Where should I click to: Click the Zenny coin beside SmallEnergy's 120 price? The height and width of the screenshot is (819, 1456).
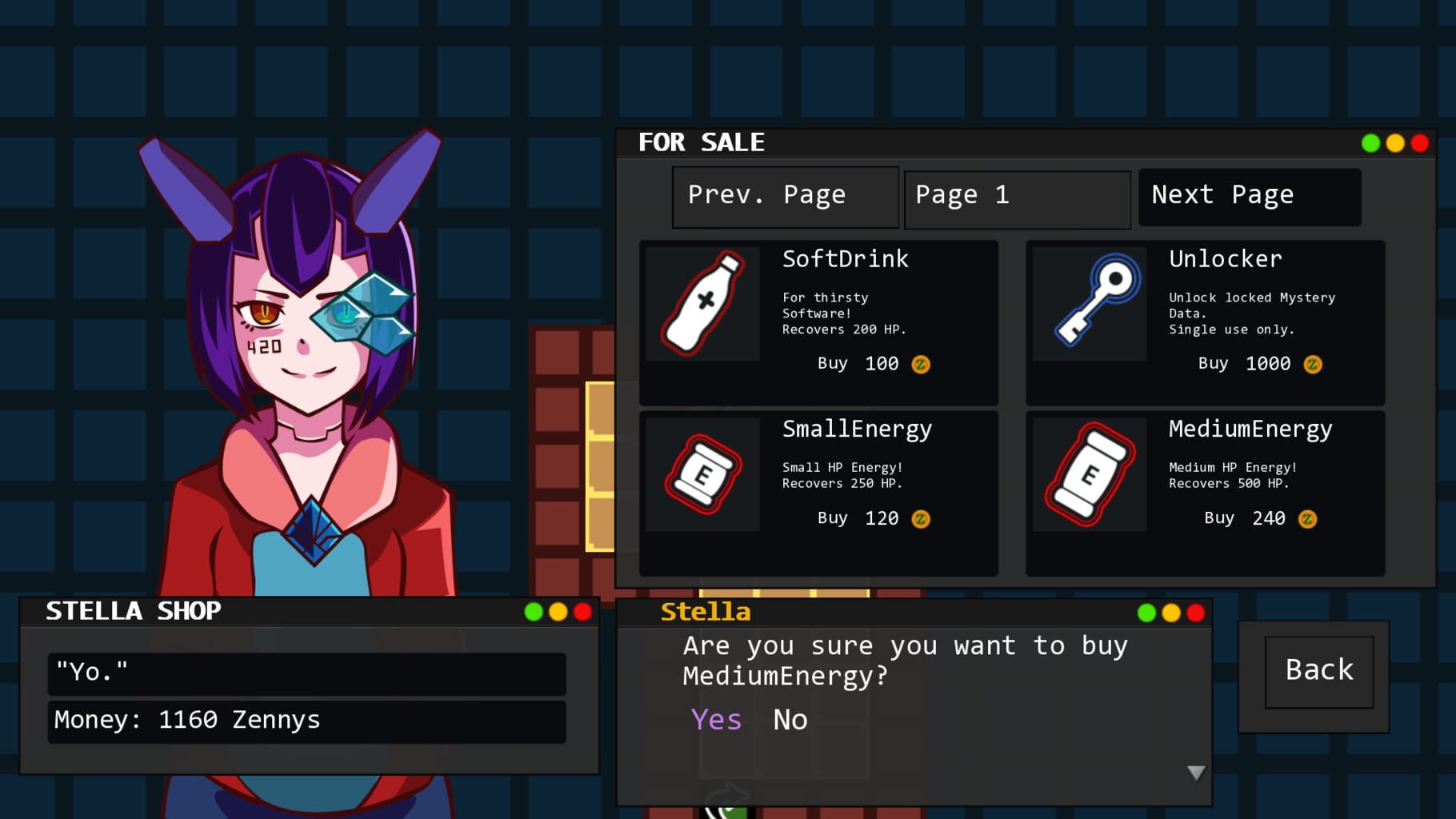[923, 518]
